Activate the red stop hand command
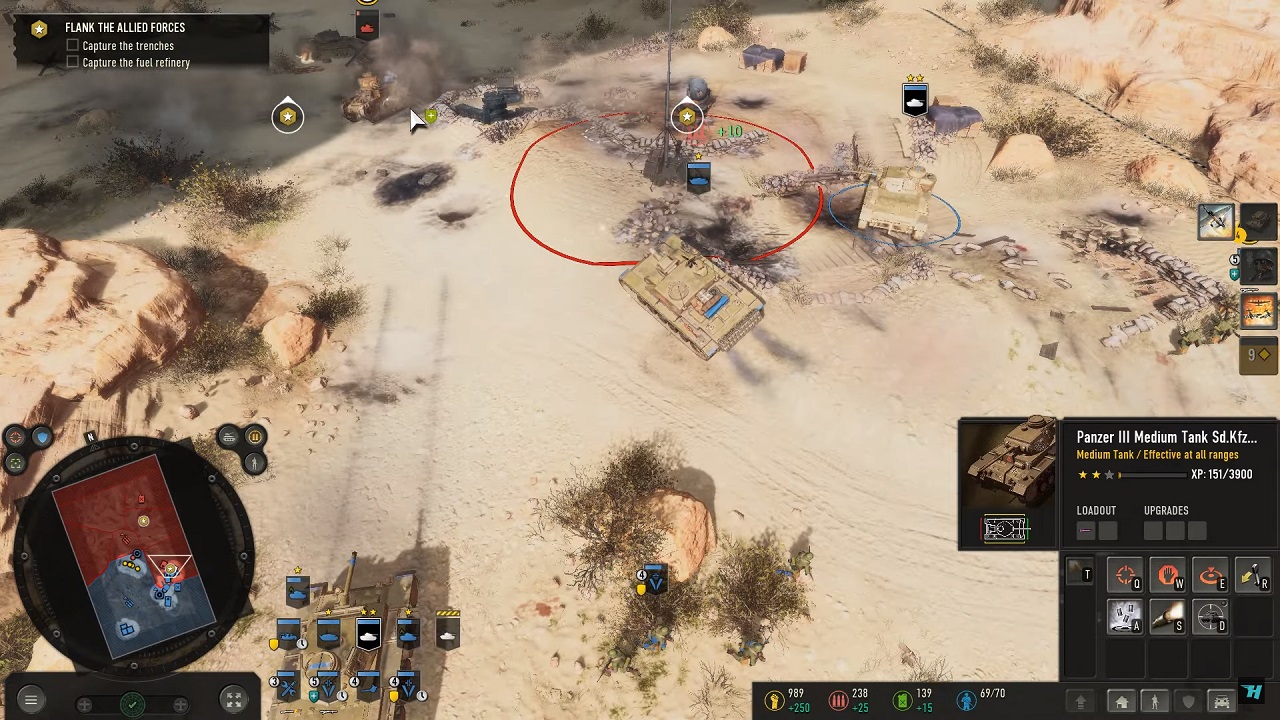1280x720 pixels. tap(1168, 576)
